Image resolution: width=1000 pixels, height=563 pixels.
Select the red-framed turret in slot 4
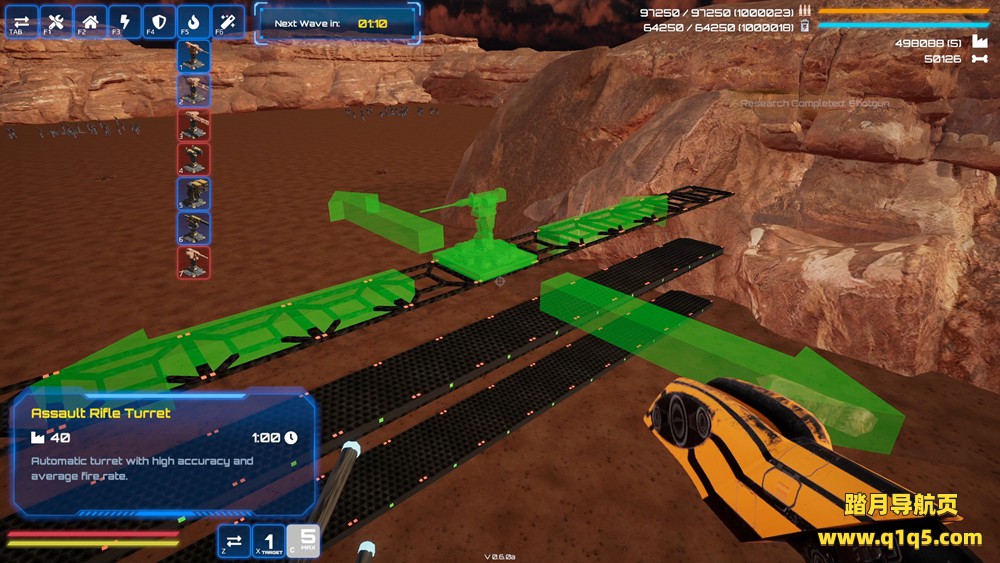pos(194,159)
